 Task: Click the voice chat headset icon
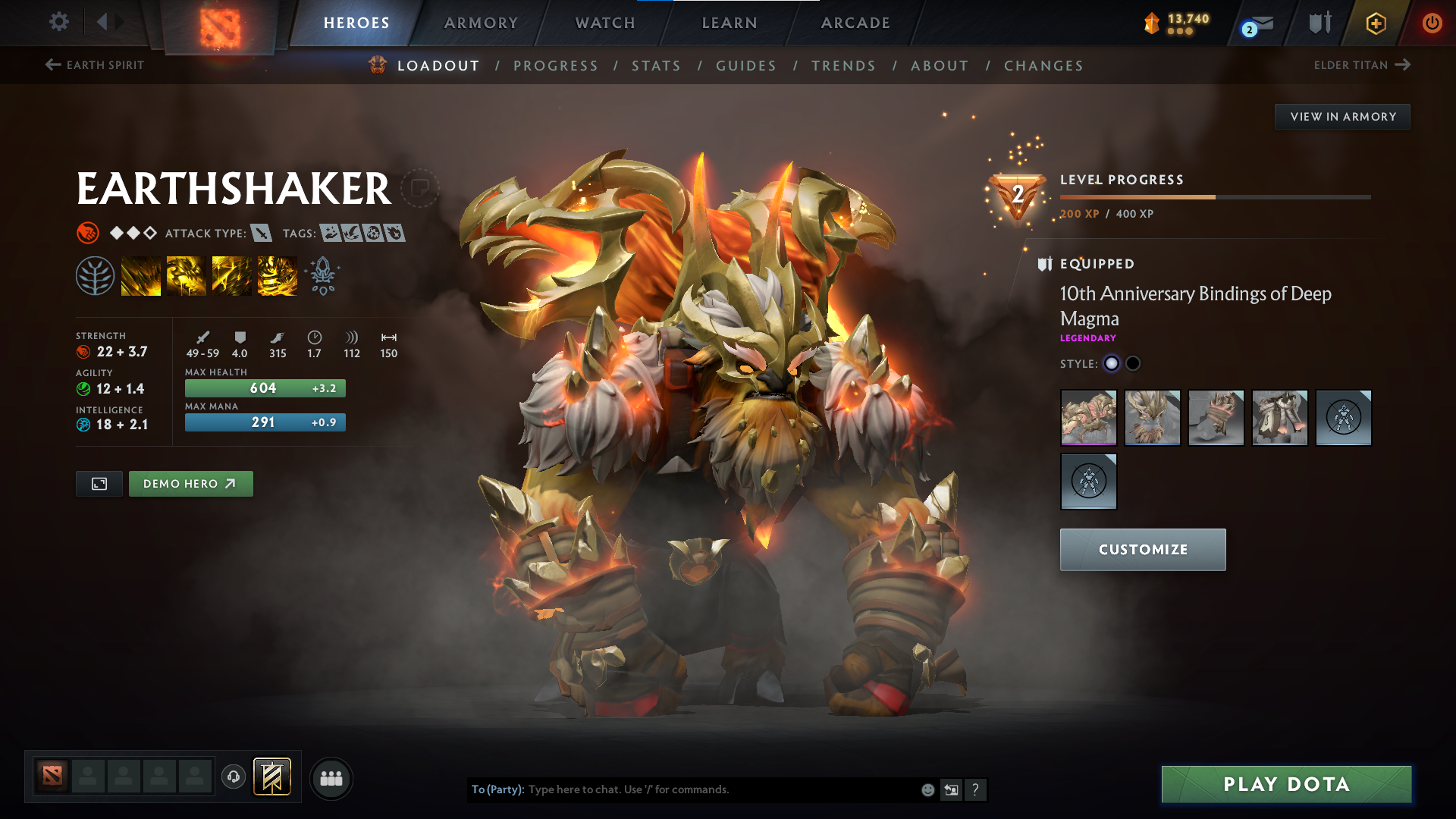pos(233,777)
